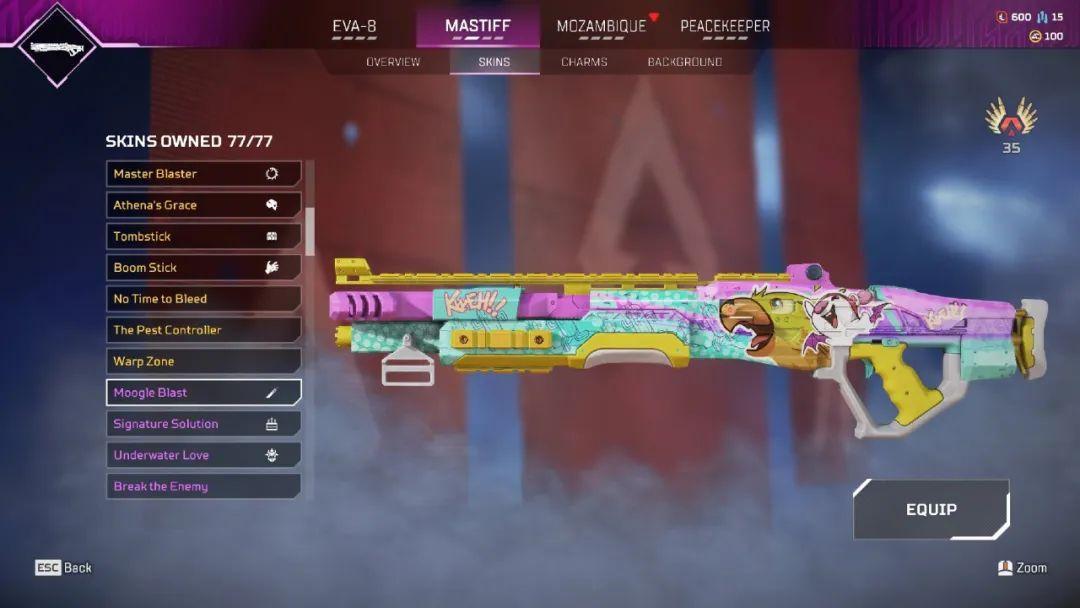This screenshot has width=1080, height=608.
Task: Select the Boom Stick skin
Action: (203, 267)
